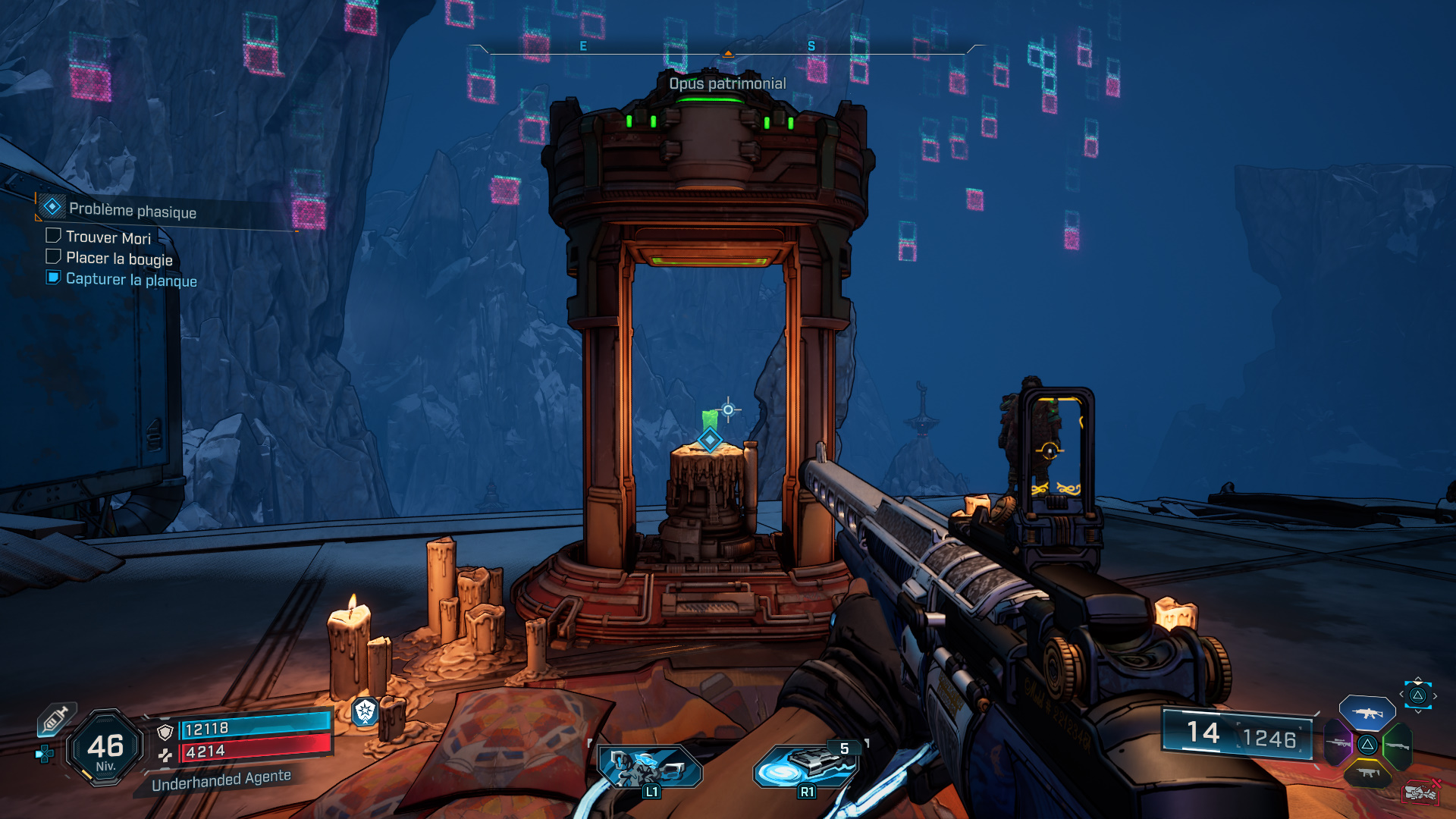Switch to the purple sniper rifle slot
This screenshot has height=819, width=1456.
click(x=1338, y=743)
